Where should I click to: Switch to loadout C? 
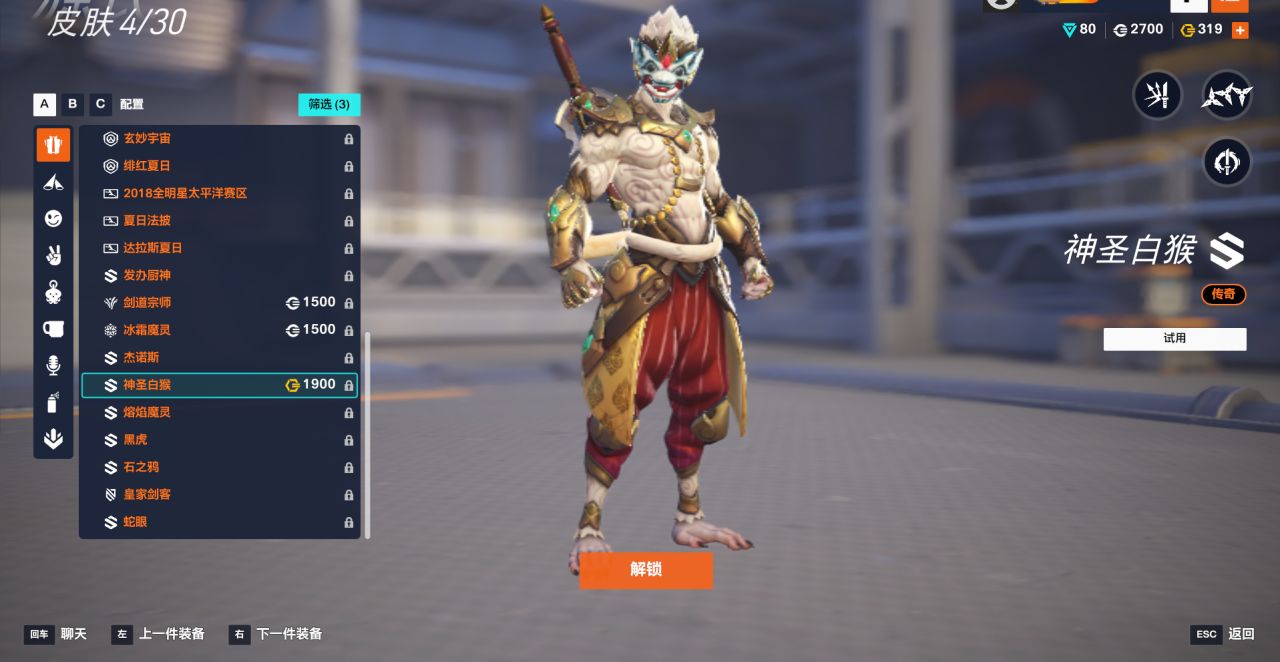tap(100, 104)
